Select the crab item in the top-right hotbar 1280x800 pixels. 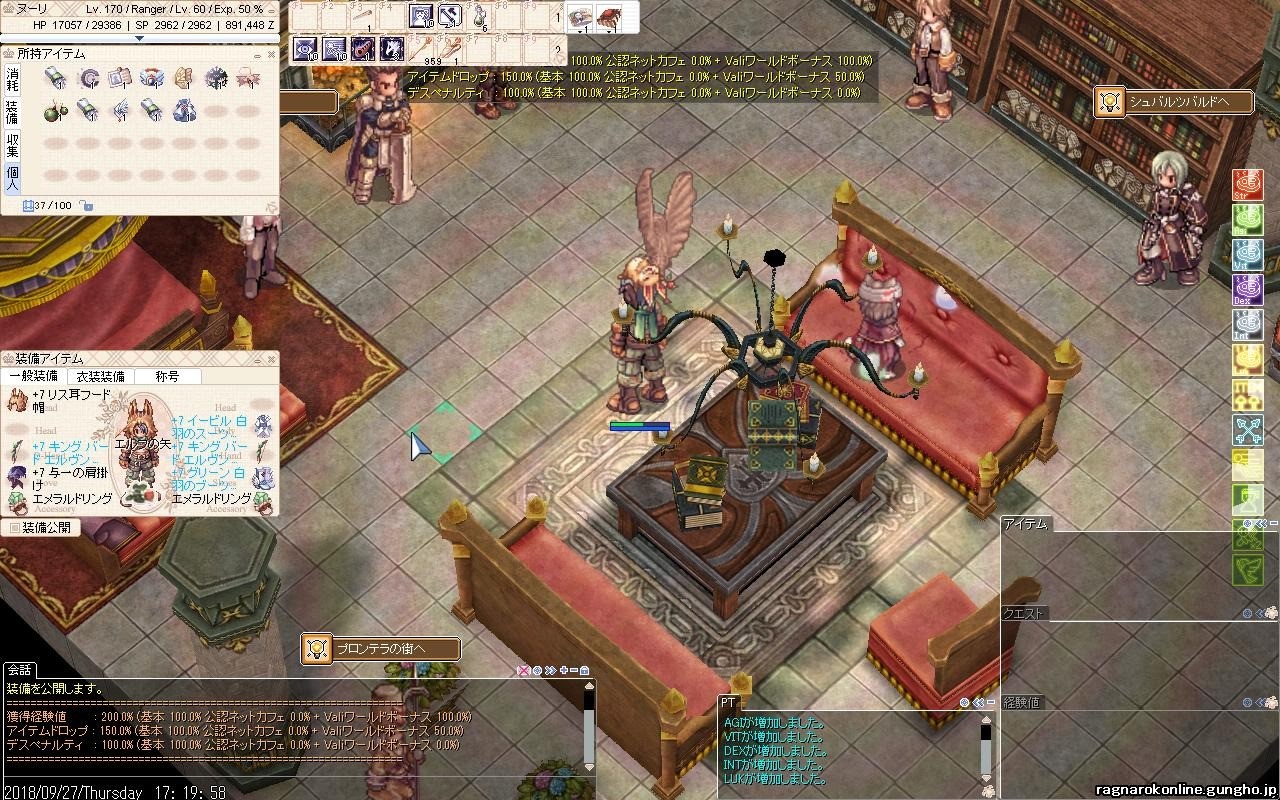(608, 16)
